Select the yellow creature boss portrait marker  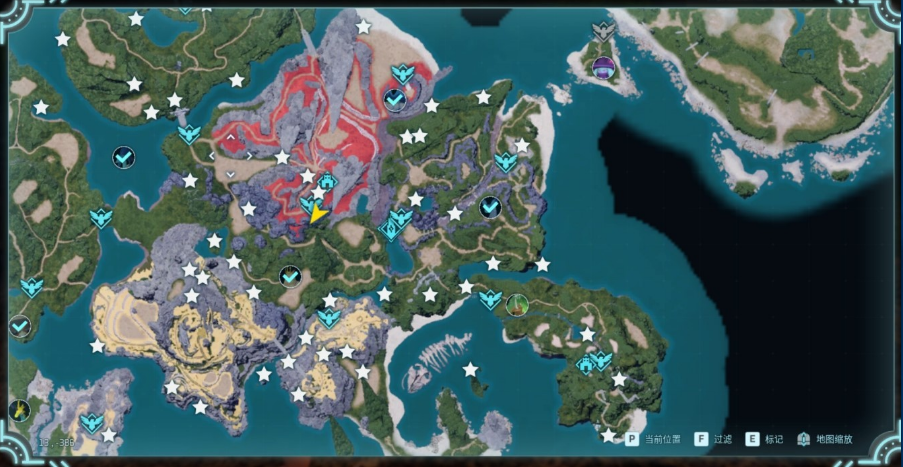[x=19, y=410]
